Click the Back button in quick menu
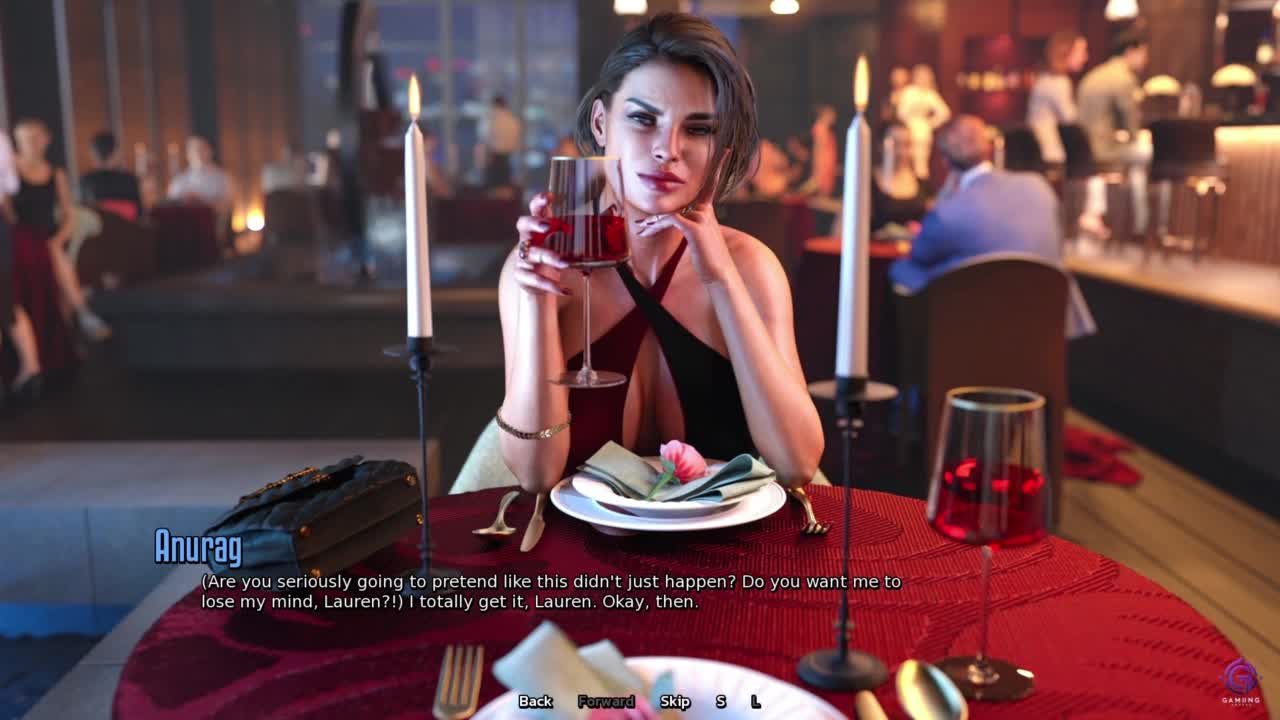 click(x=535, y=701)
